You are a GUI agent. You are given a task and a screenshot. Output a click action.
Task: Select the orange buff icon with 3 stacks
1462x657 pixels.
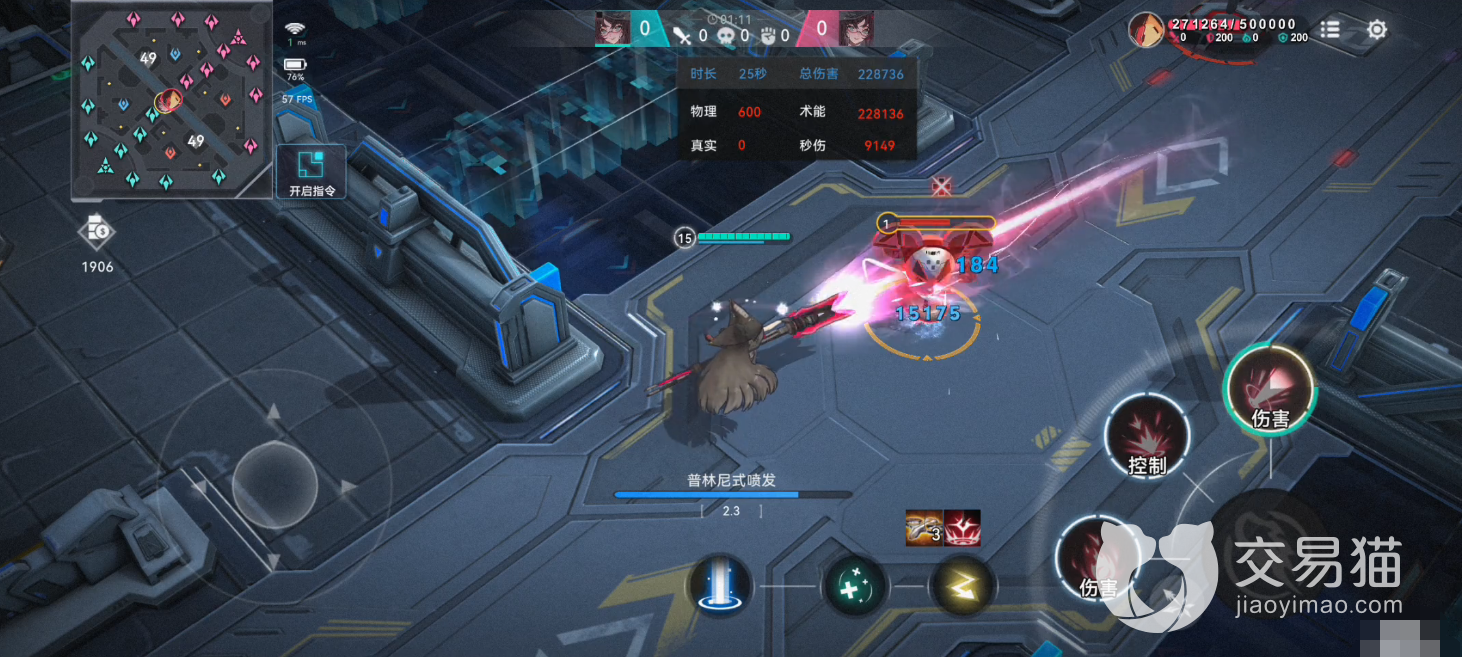[x=924, y=527]
